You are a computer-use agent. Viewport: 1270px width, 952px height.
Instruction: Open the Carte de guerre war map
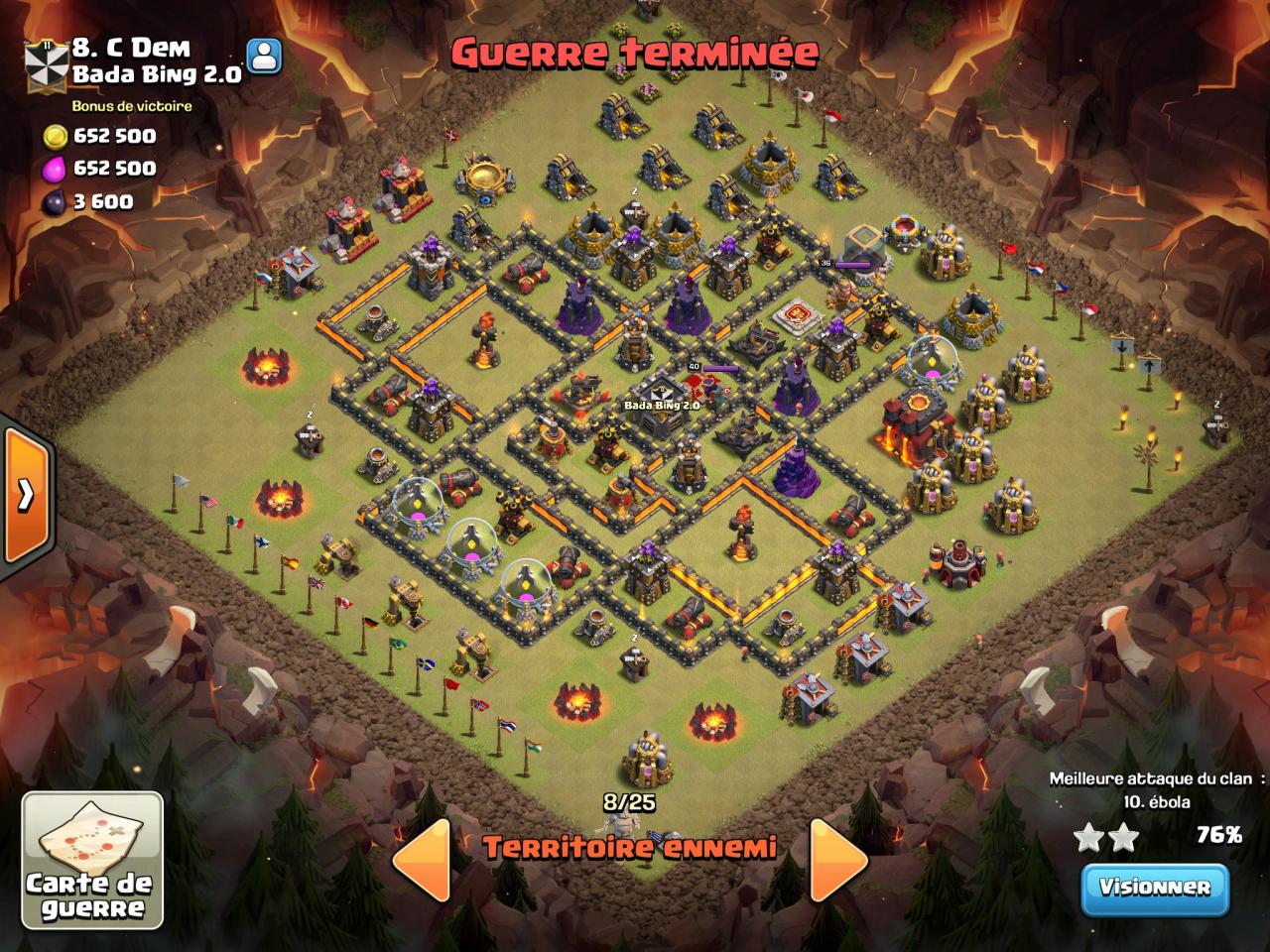click(x=92, y=860)
